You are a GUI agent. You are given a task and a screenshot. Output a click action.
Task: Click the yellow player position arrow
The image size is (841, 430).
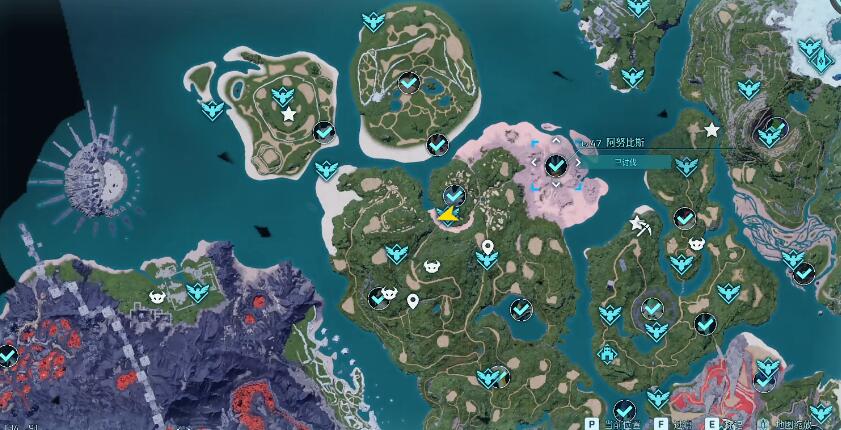point(446,213)
